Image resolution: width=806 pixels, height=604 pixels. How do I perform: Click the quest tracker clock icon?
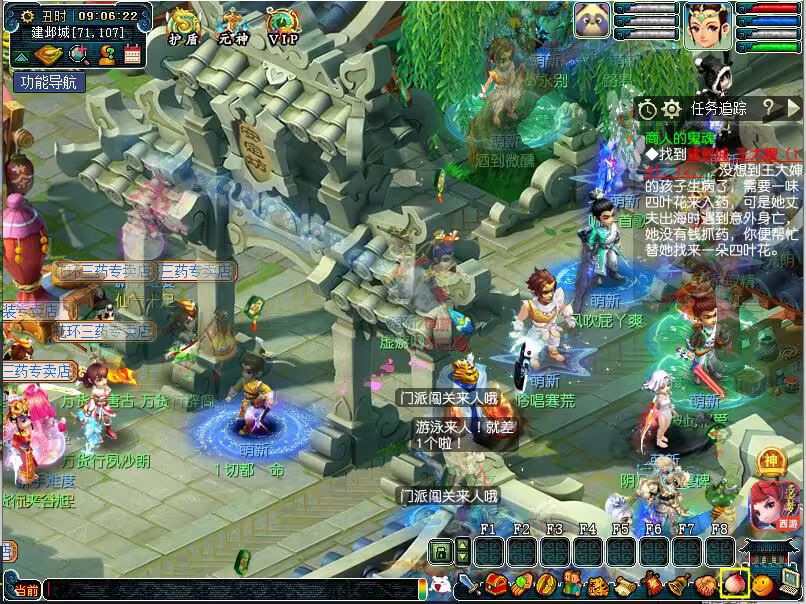648,108
